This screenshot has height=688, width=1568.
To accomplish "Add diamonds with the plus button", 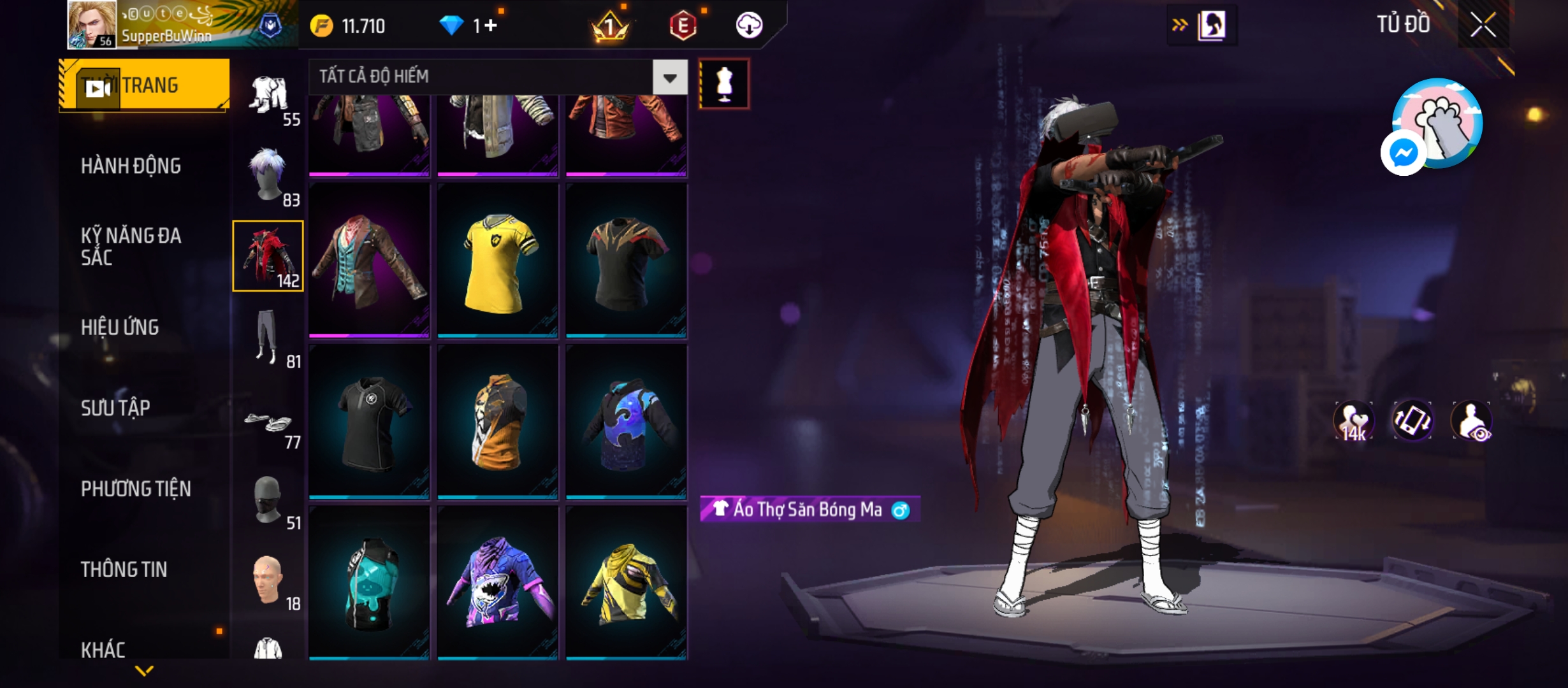I will click(490, 26).
